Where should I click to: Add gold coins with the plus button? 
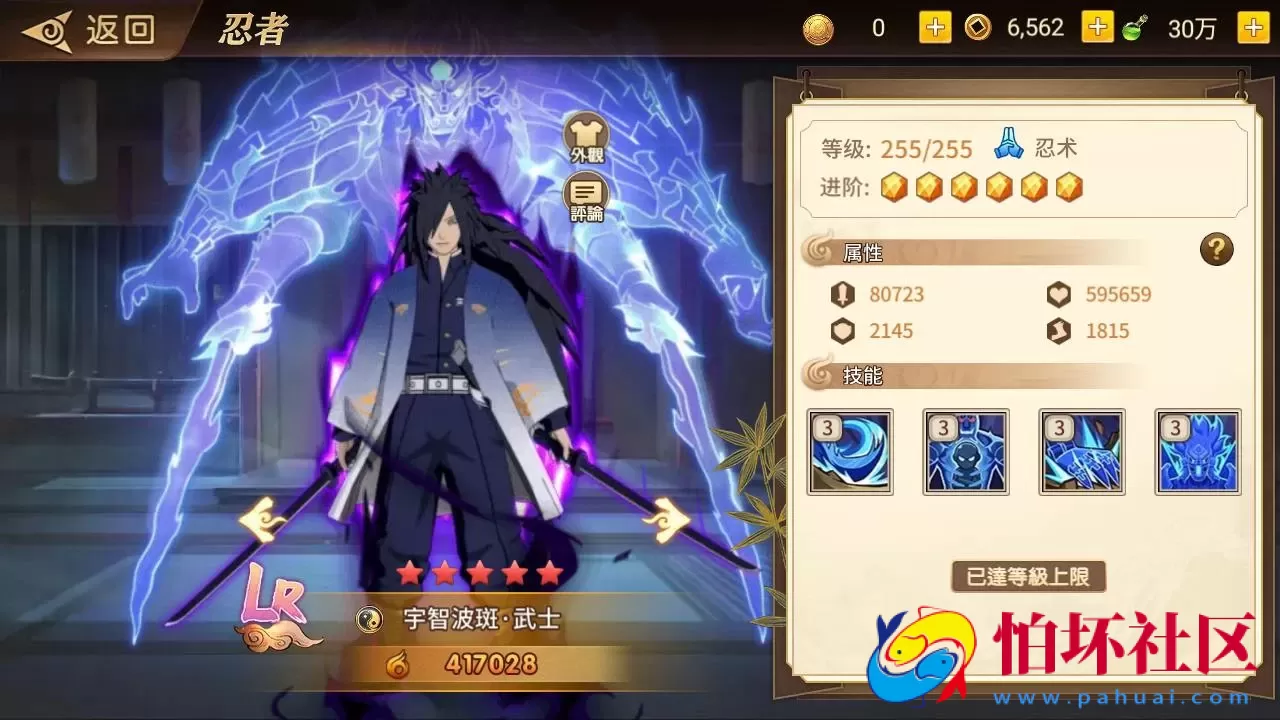(x=934, y=27)
